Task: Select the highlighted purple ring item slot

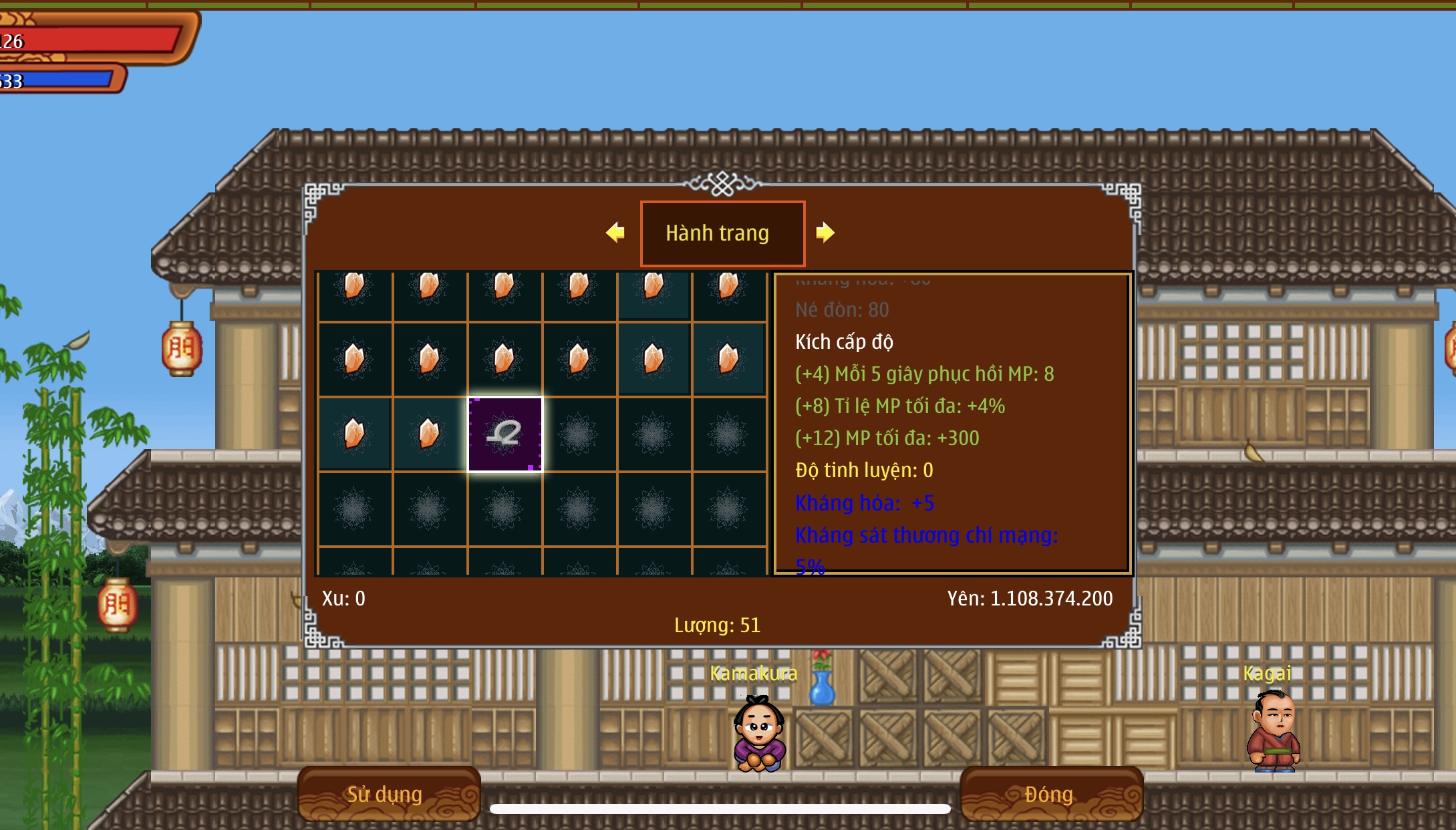Action: [x=504, y=434]
